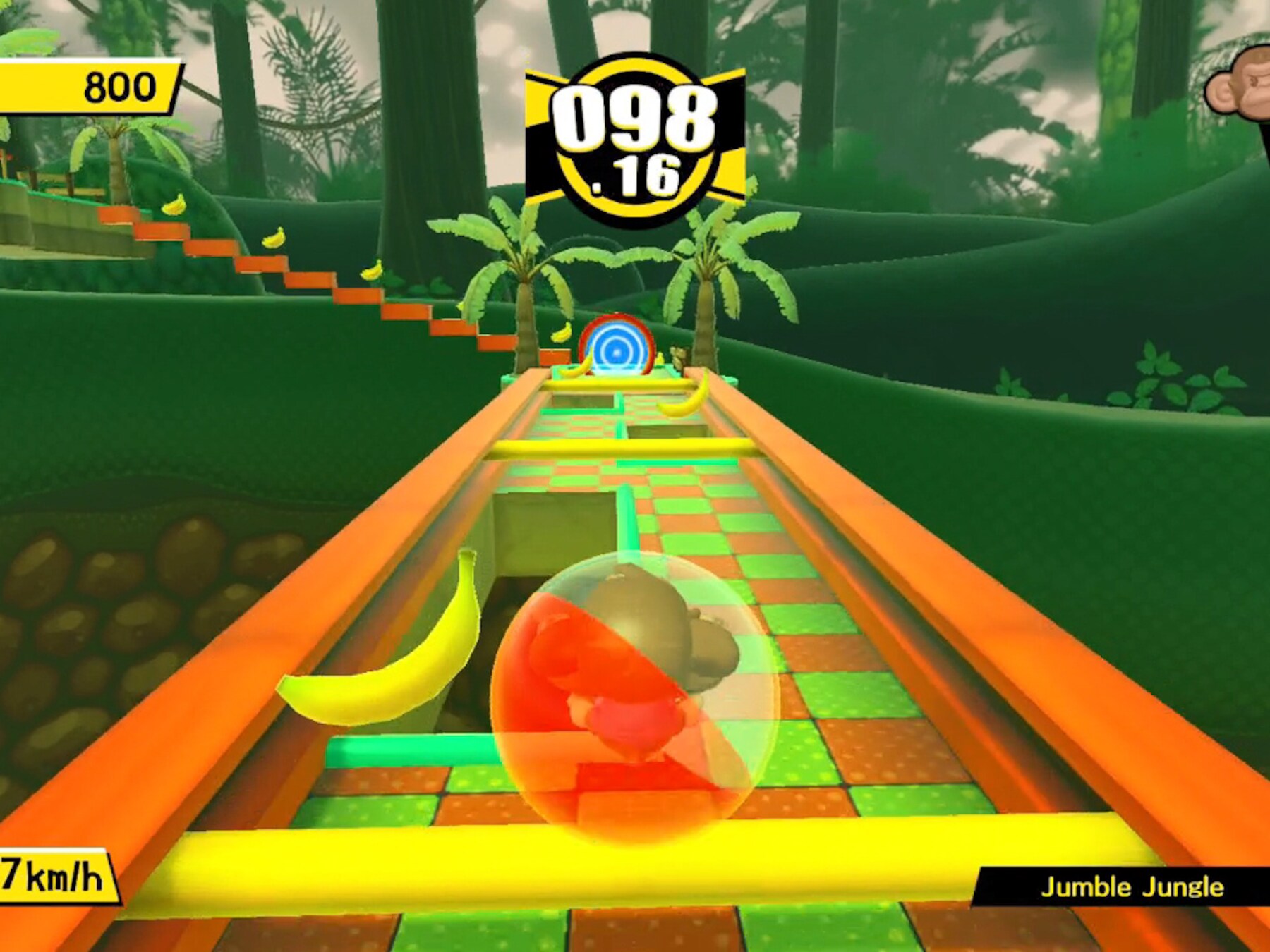
Task: Select the Jumble Jungle stage name banner
Action: click(x=1129, y=886)
